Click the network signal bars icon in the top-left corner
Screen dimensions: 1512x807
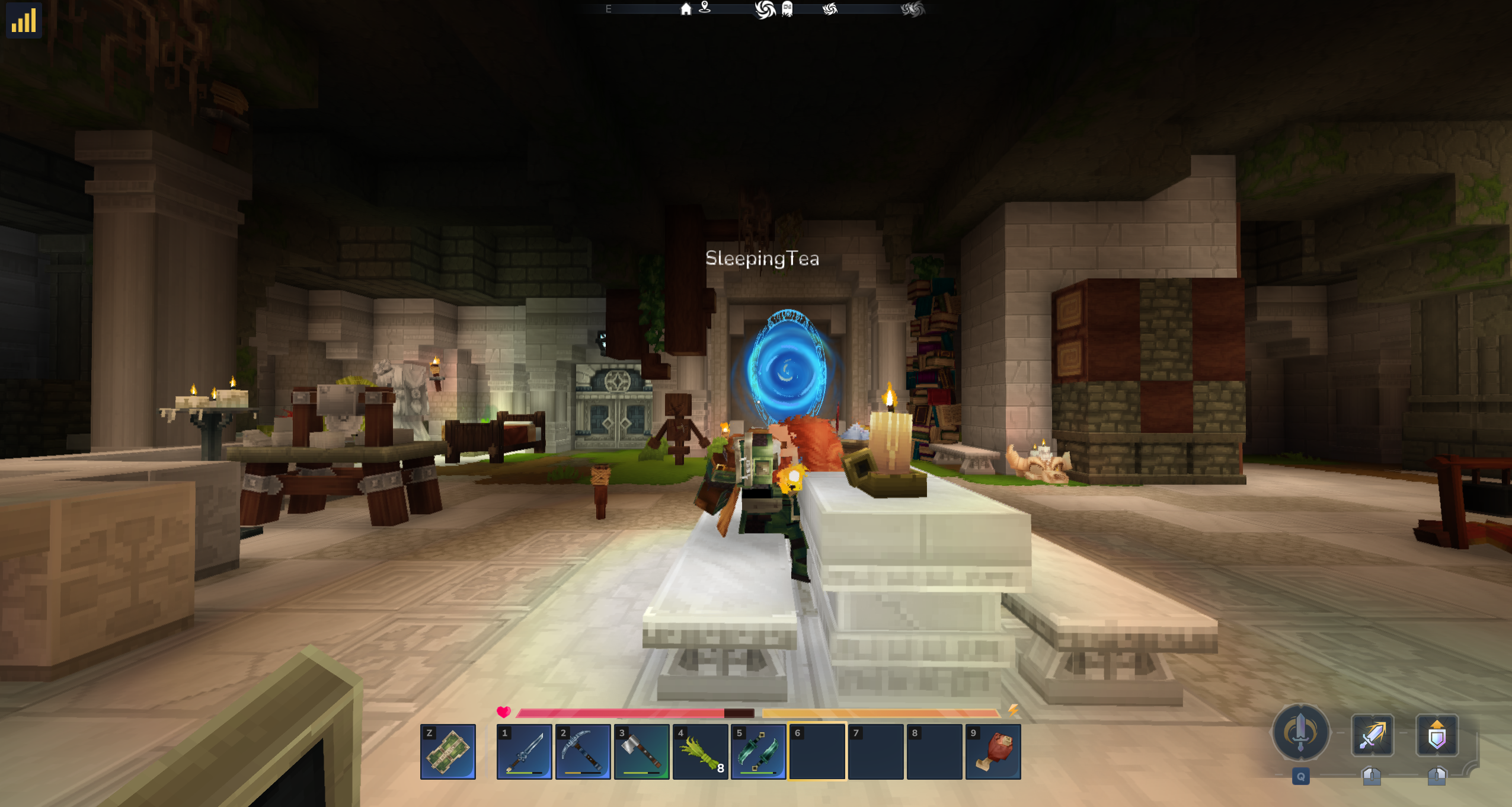(24, 20)
